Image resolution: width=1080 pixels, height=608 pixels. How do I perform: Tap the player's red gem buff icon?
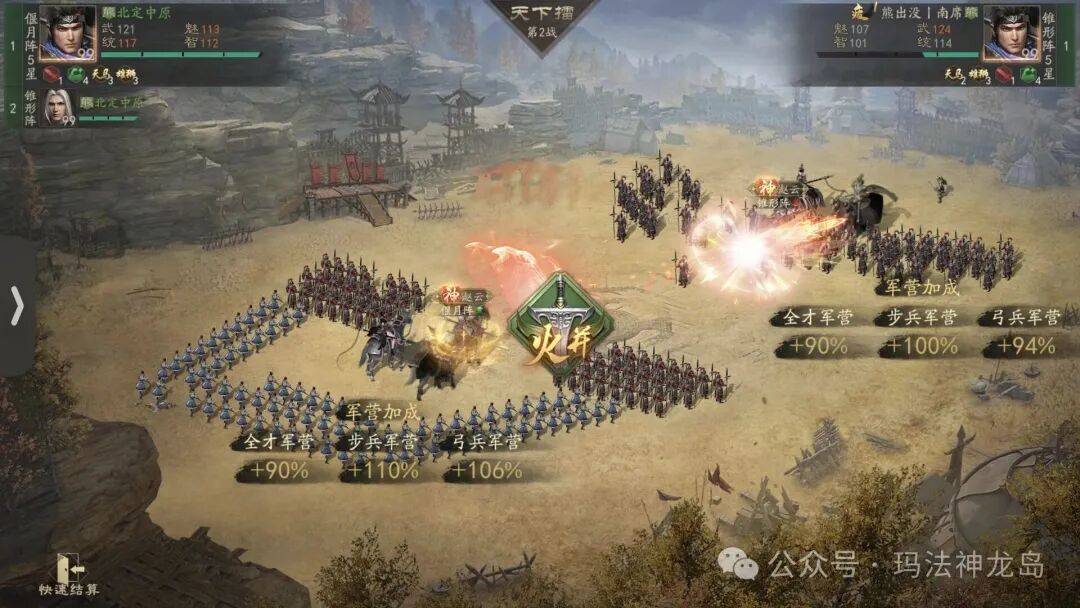point(51,75)
